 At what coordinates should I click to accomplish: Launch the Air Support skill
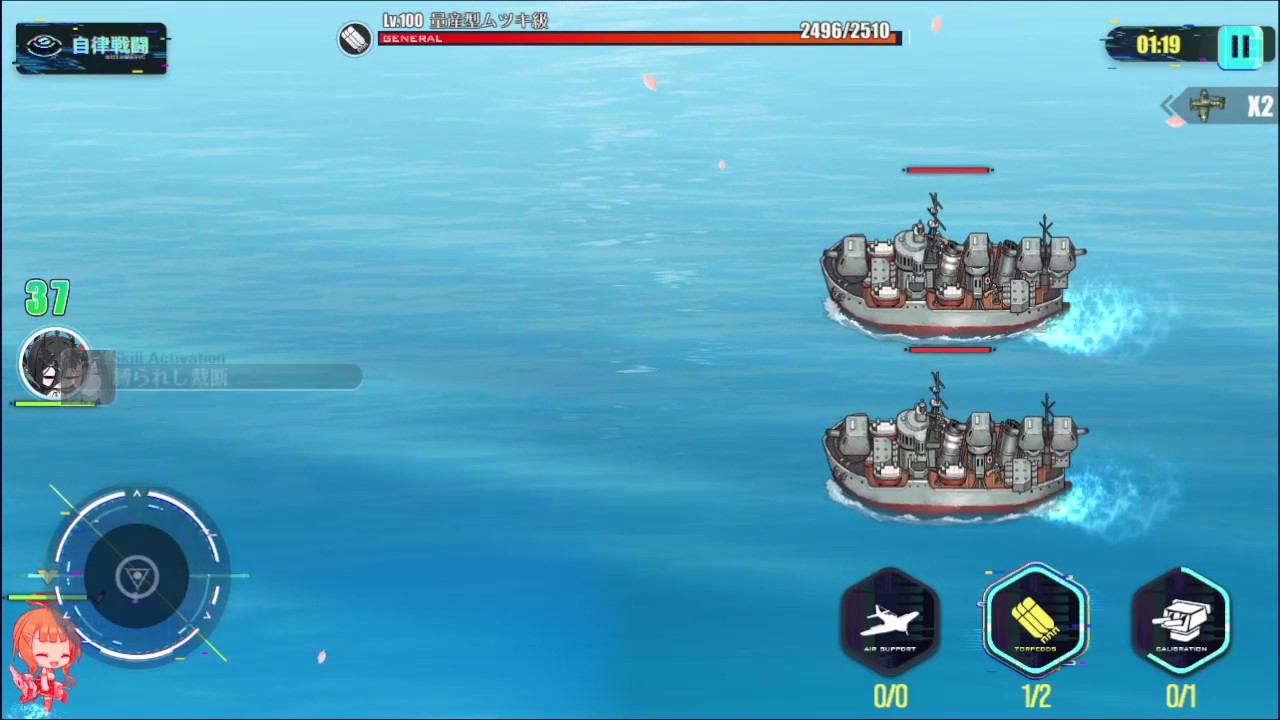click(x=889, y=622)
